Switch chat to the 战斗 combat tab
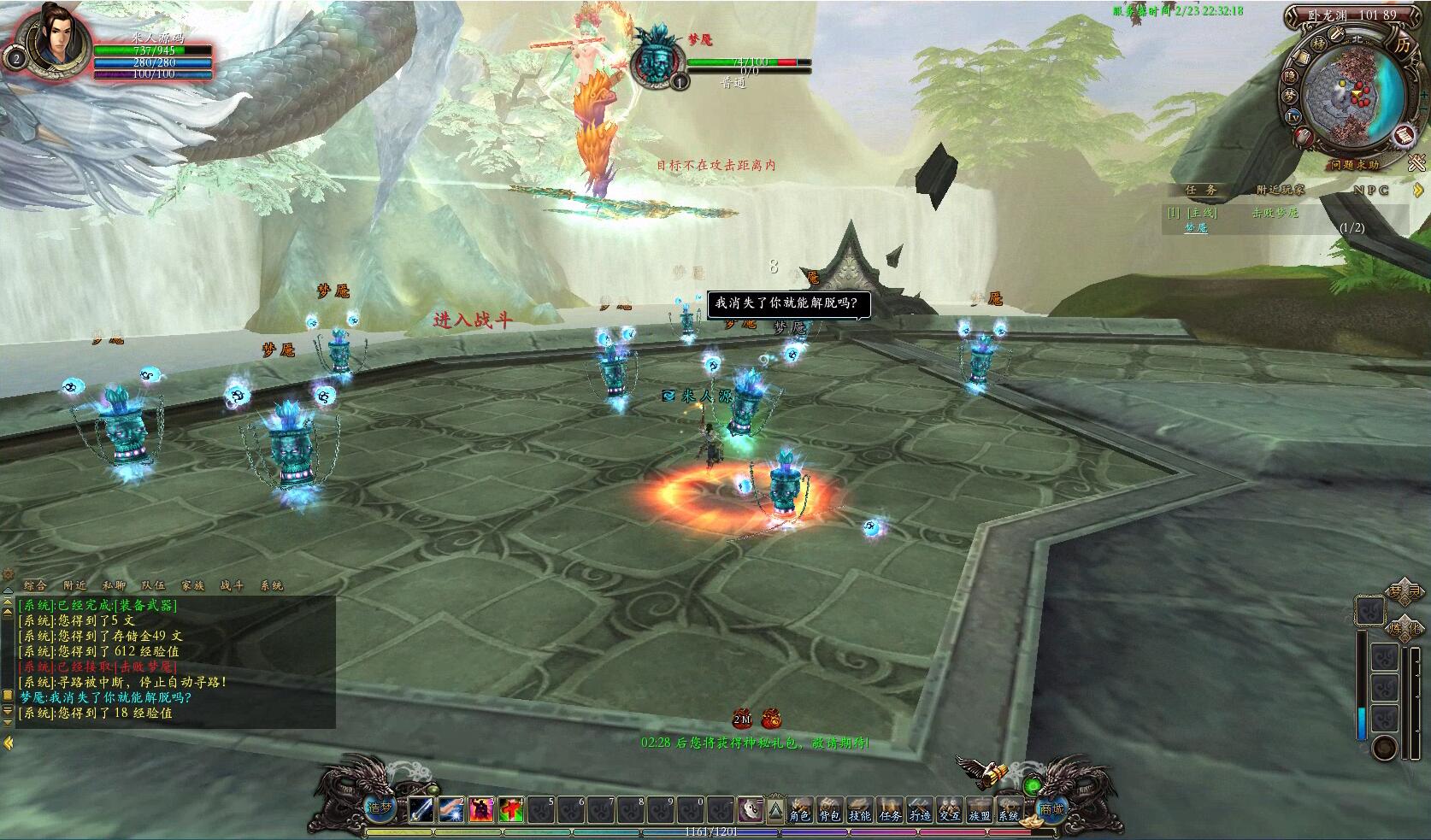Image resolution: width=1431 pixels, height=840 pixels. pos(232,585)
